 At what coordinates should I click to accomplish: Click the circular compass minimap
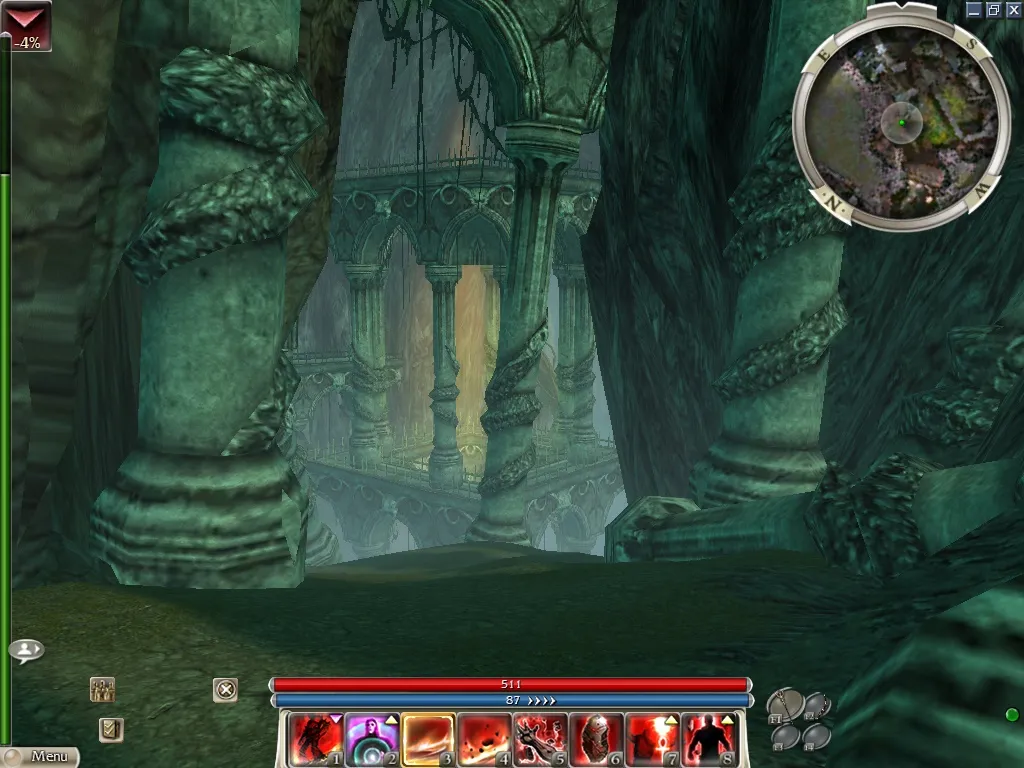(x=900, y=122)
